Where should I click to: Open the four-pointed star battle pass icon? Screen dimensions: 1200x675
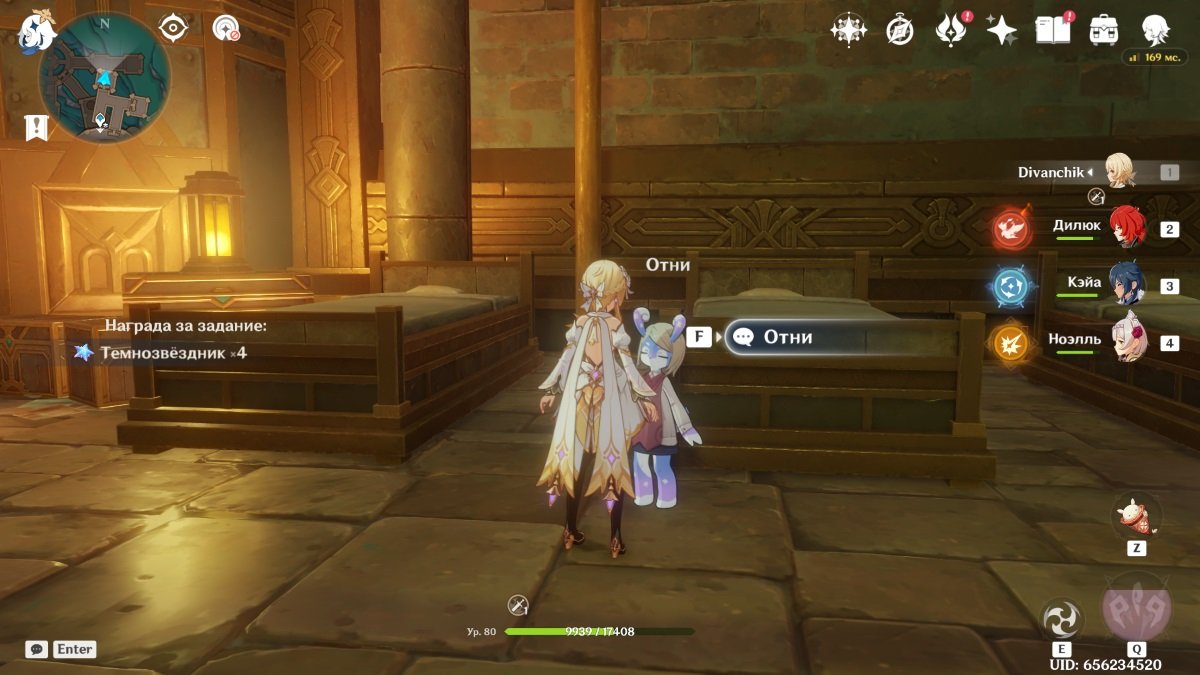tap(1001, 31)
